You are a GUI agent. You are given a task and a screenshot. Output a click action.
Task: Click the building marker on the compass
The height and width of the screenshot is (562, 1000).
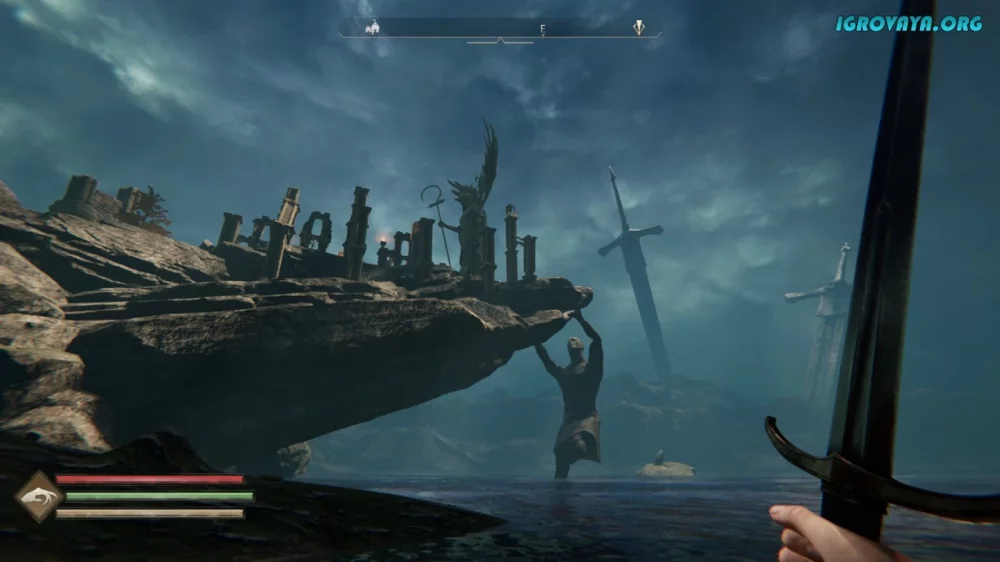click(x=375, y=28)
